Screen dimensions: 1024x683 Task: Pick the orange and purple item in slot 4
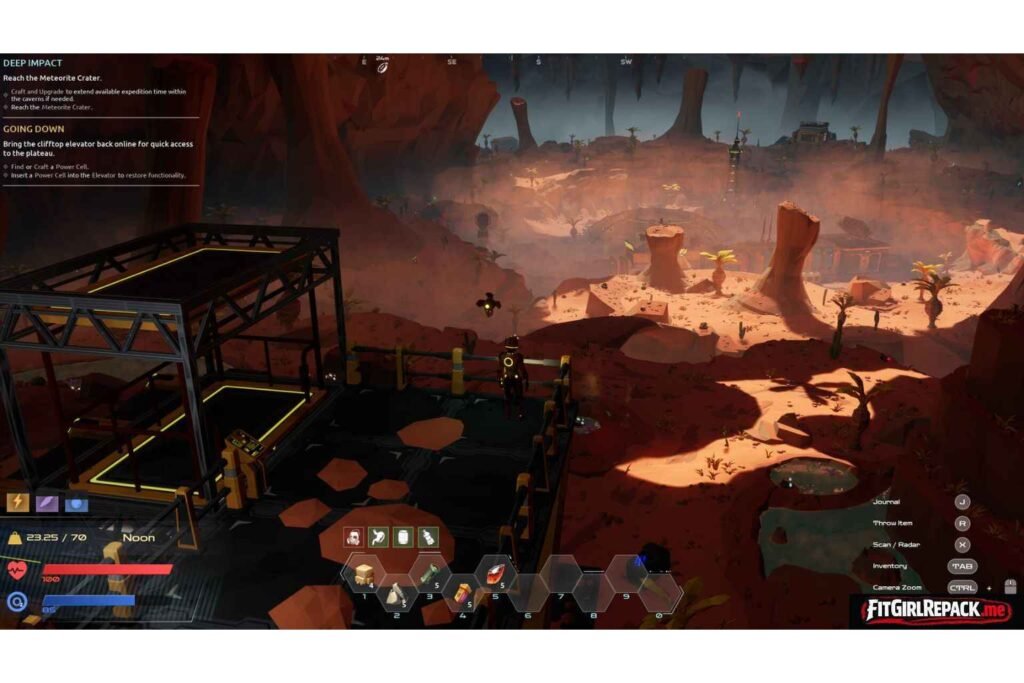[462, 593]
